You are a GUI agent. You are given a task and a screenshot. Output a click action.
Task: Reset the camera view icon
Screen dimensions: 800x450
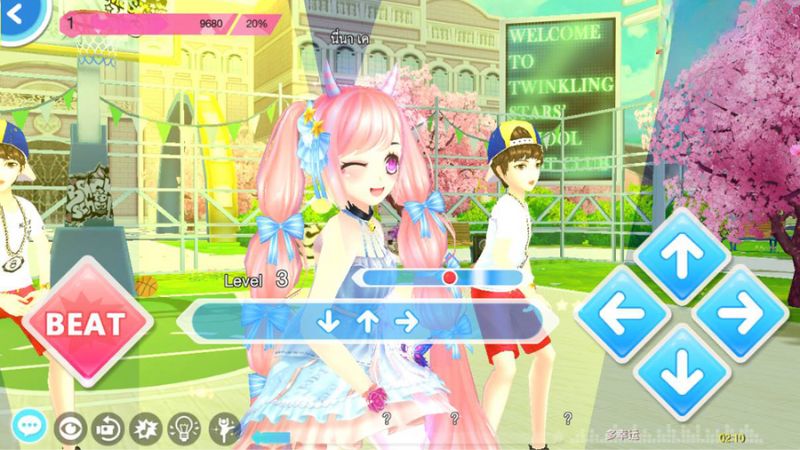pyautogui.click(x=106, y=428)
